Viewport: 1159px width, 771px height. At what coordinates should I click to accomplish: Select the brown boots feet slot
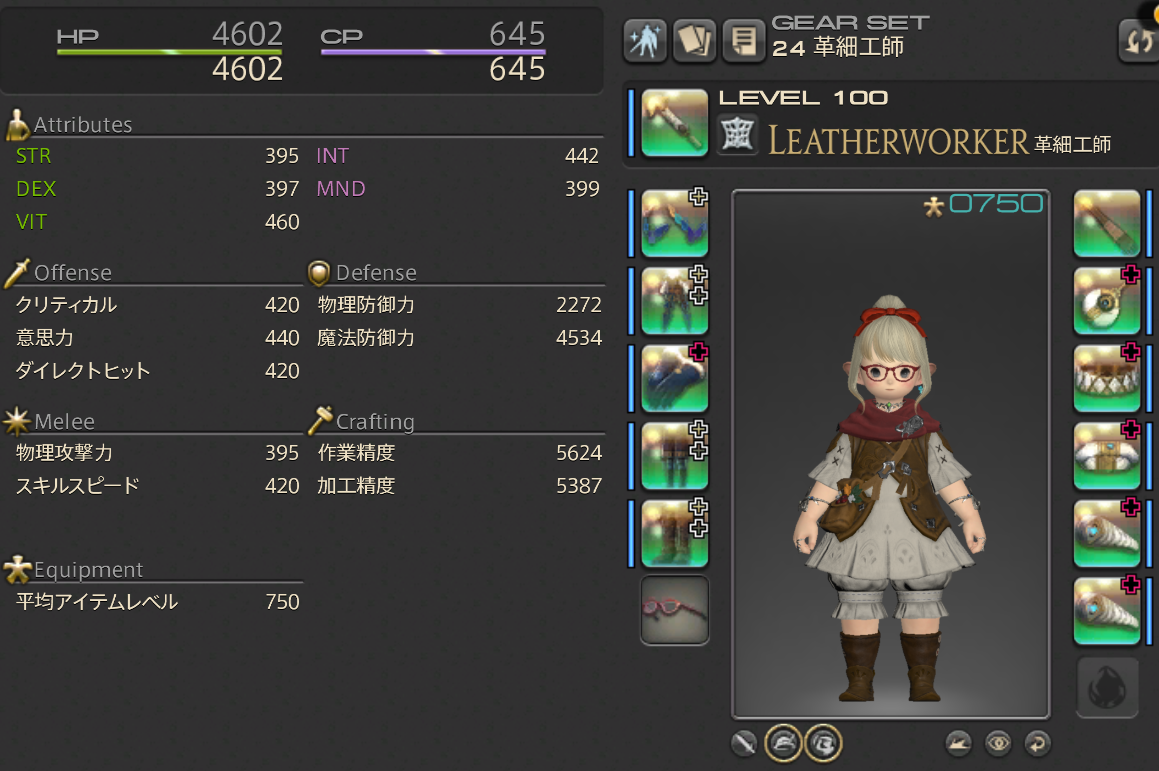(x=674, y=532)
